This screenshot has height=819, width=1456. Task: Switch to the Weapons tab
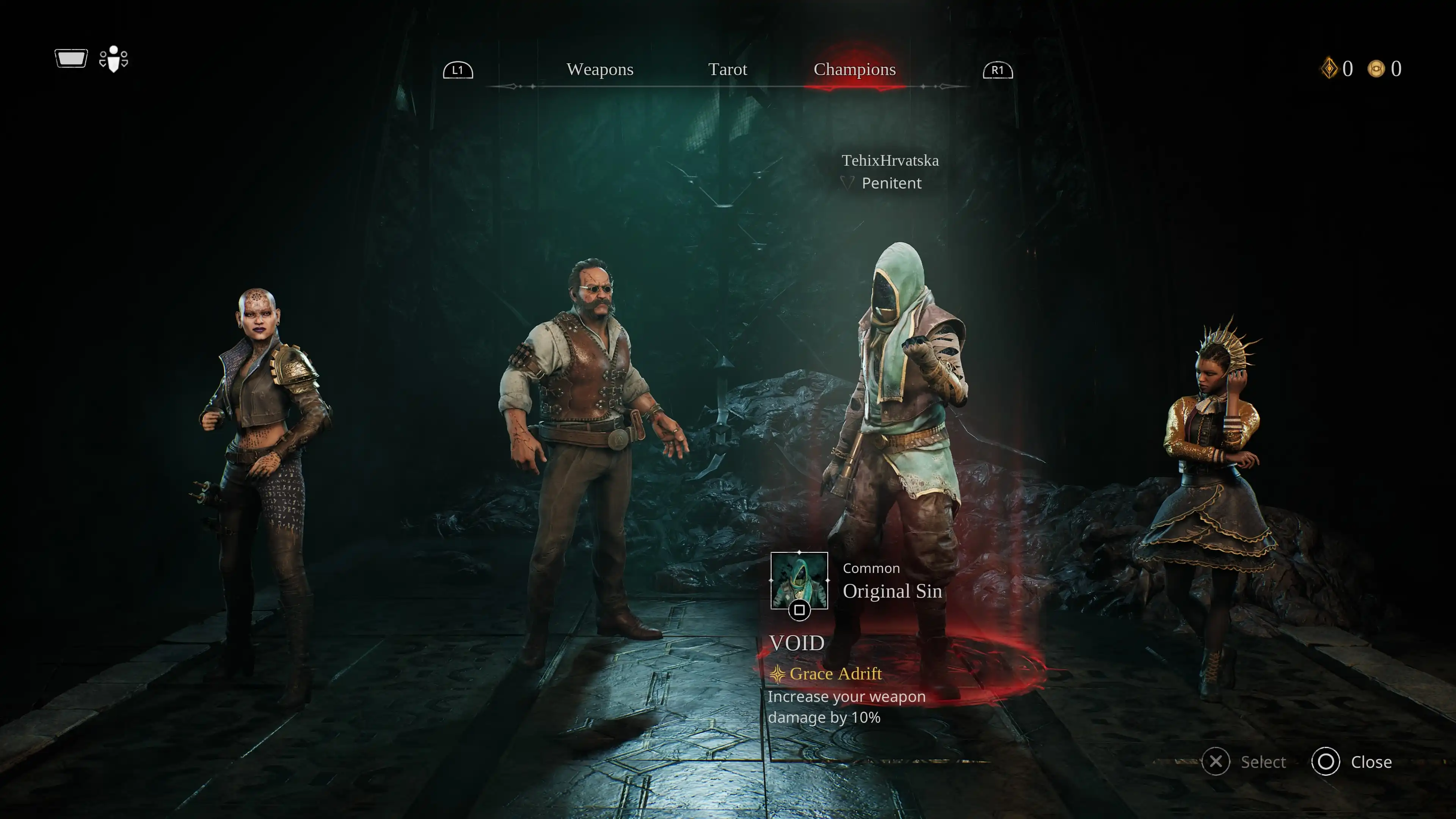tap(600, 69)
